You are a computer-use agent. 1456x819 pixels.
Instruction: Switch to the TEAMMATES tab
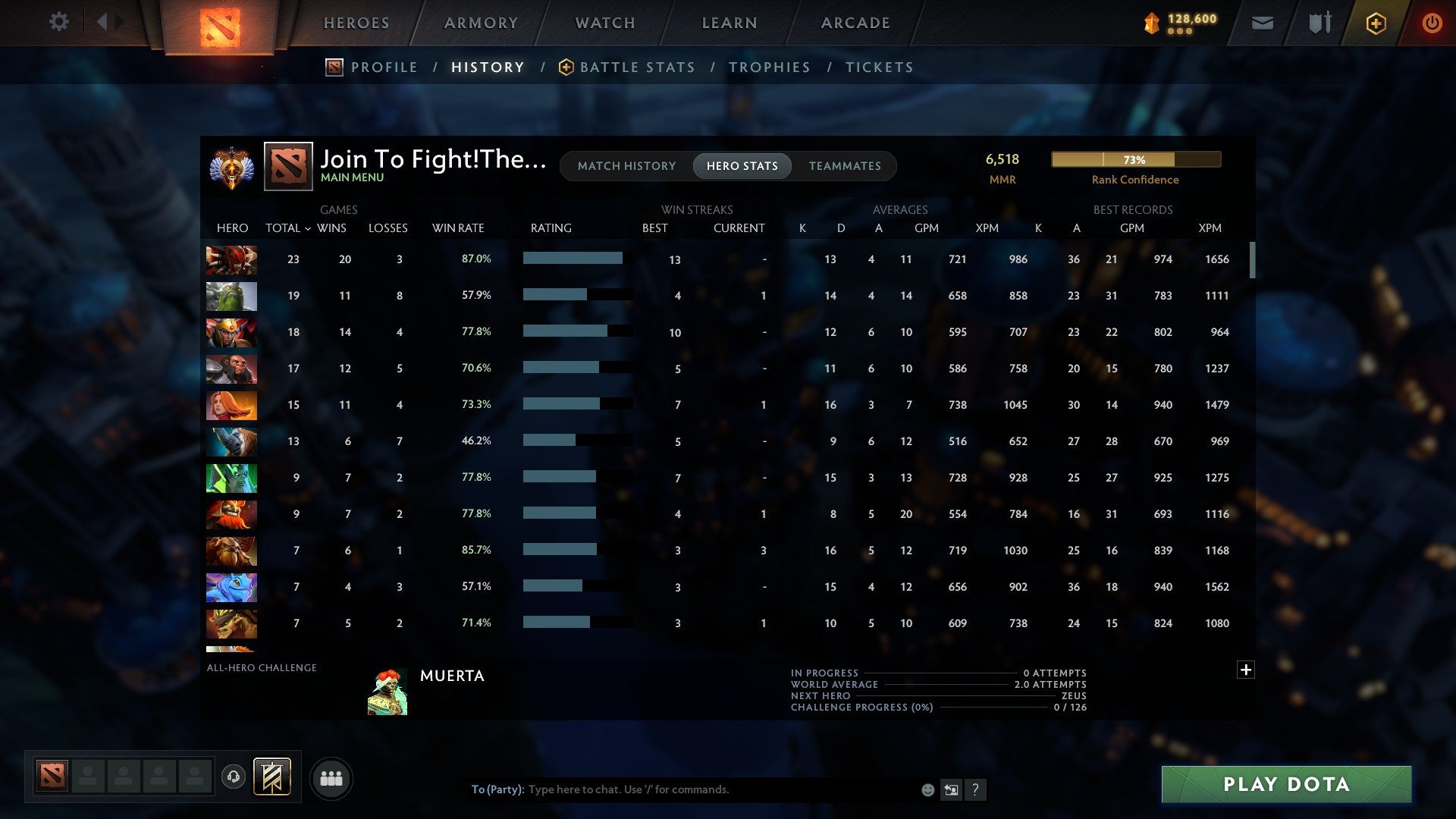(845, 165)
